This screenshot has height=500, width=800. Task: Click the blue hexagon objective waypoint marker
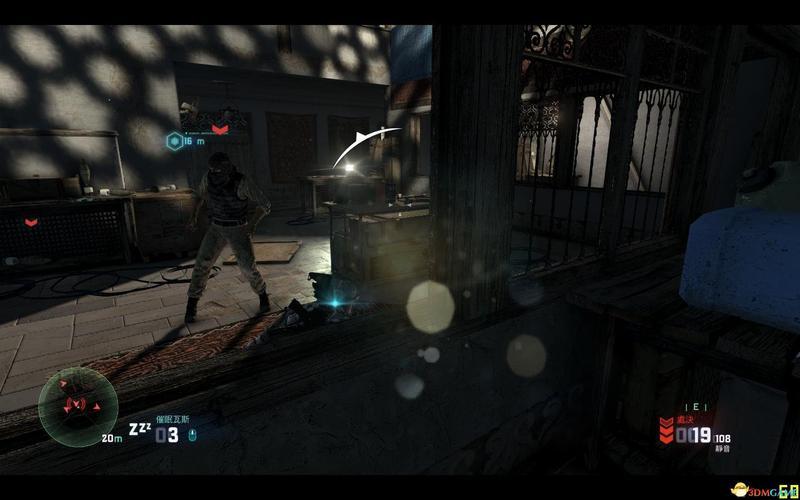(174, 141)
